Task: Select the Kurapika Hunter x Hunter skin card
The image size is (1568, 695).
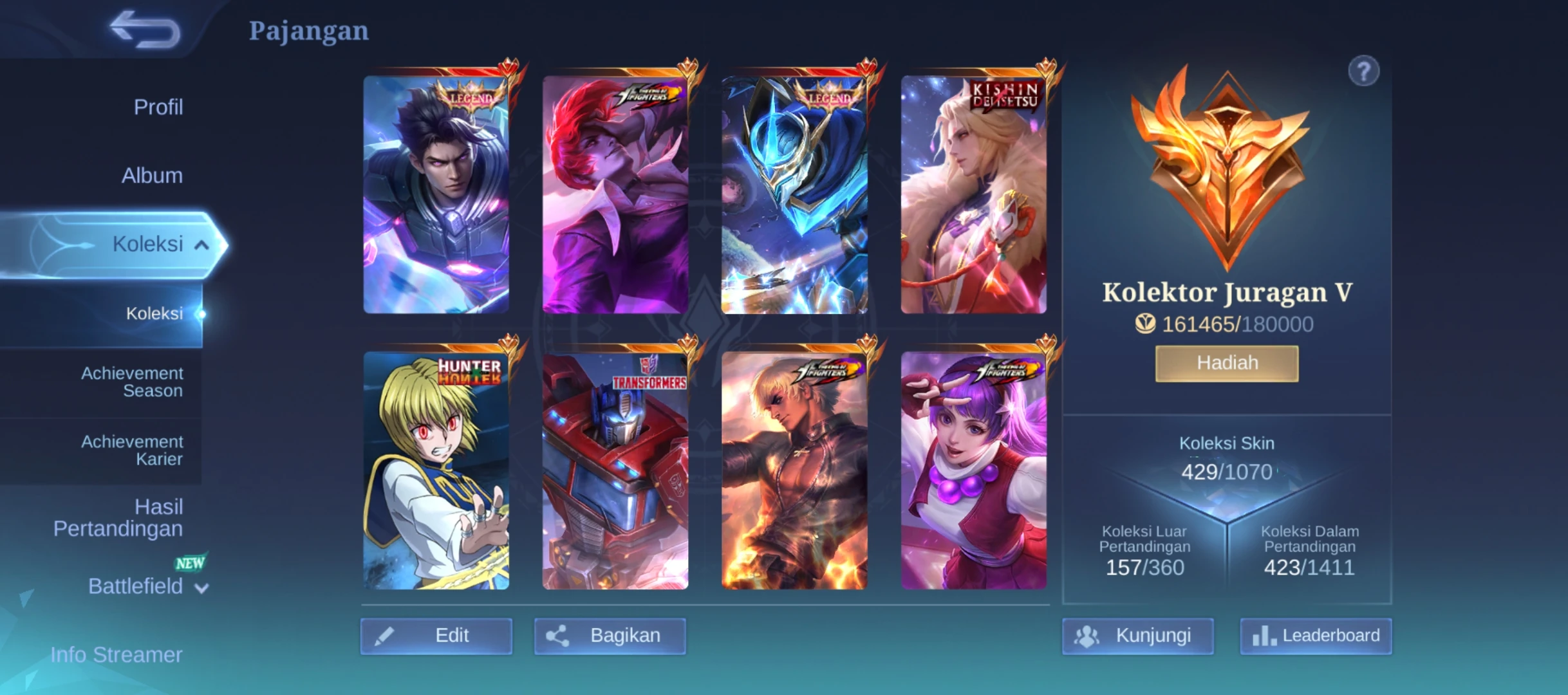Action: pos(436,470)
